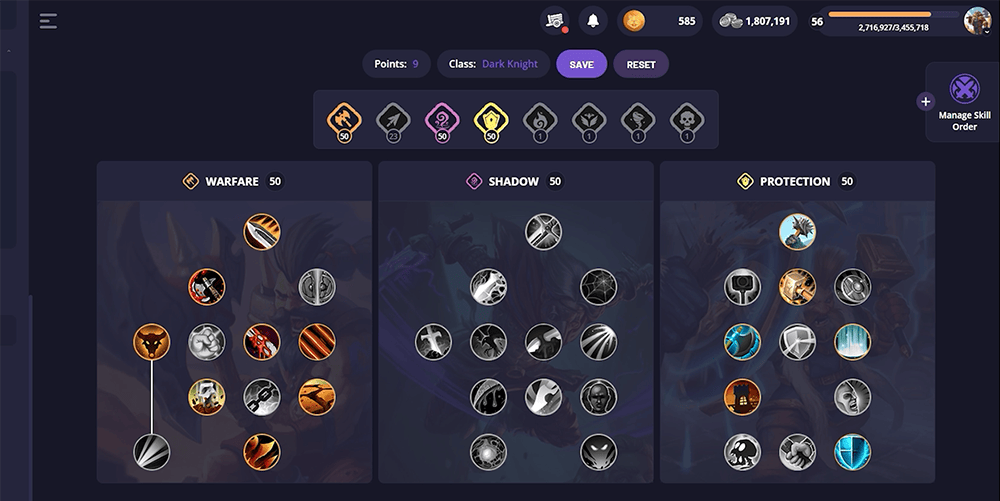Choose the arrow skill tree at level 23

coord(393,119)
